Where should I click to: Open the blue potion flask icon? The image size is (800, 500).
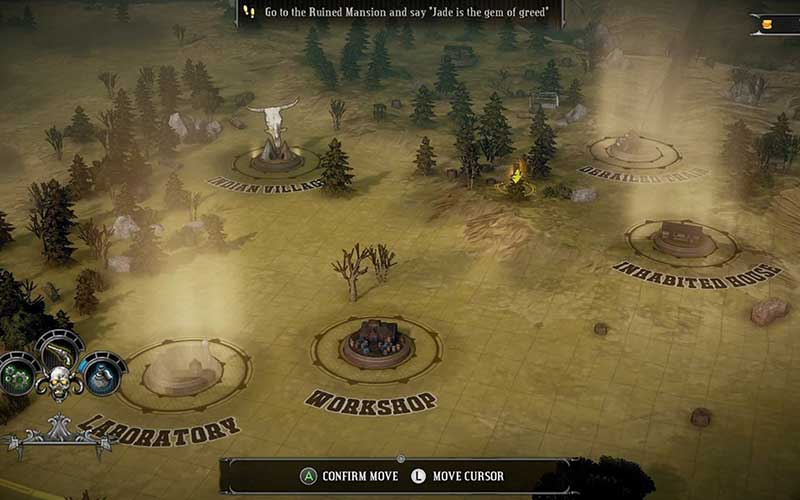99,372
